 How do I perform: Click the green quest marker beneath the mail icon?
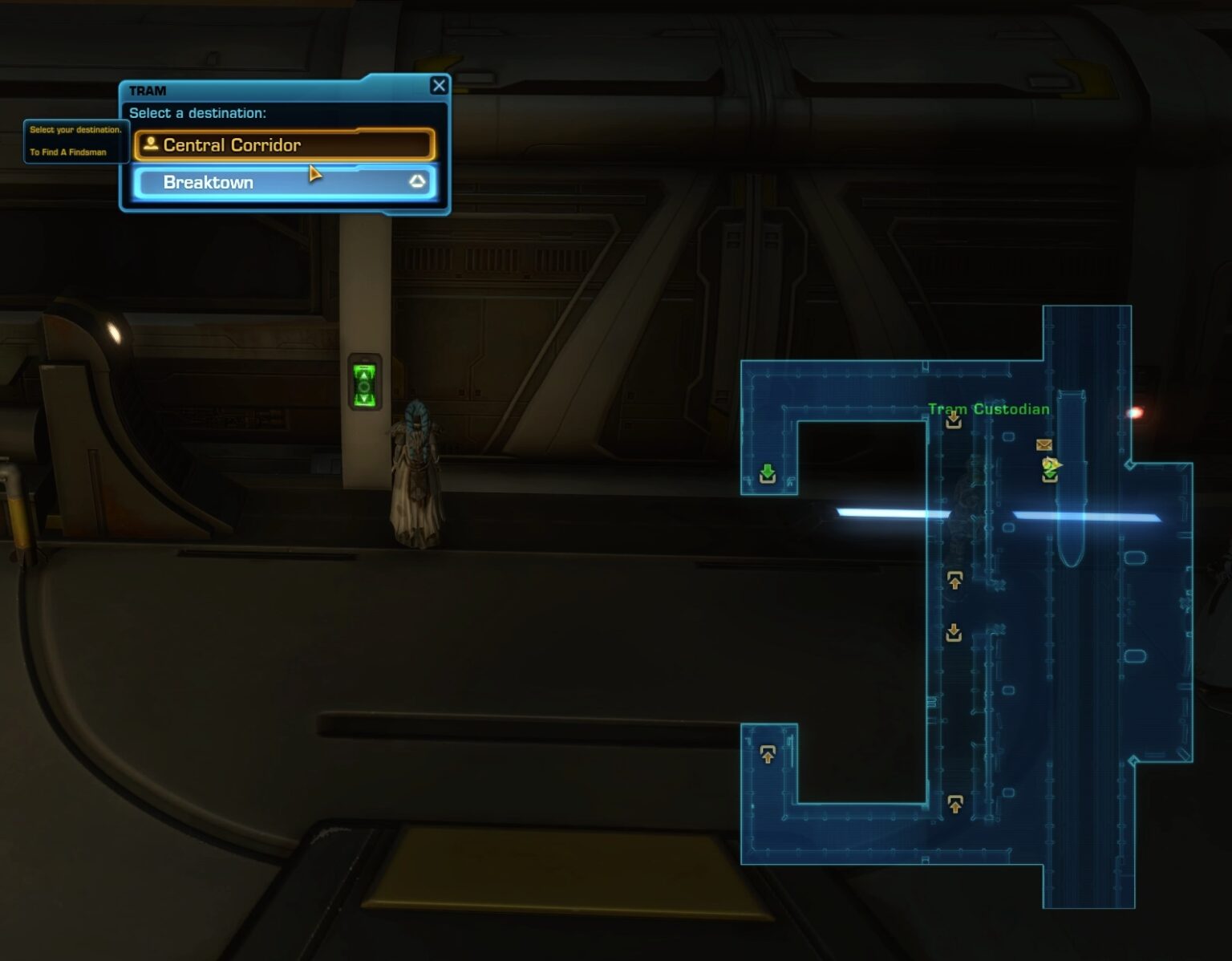pos(1048,471)
